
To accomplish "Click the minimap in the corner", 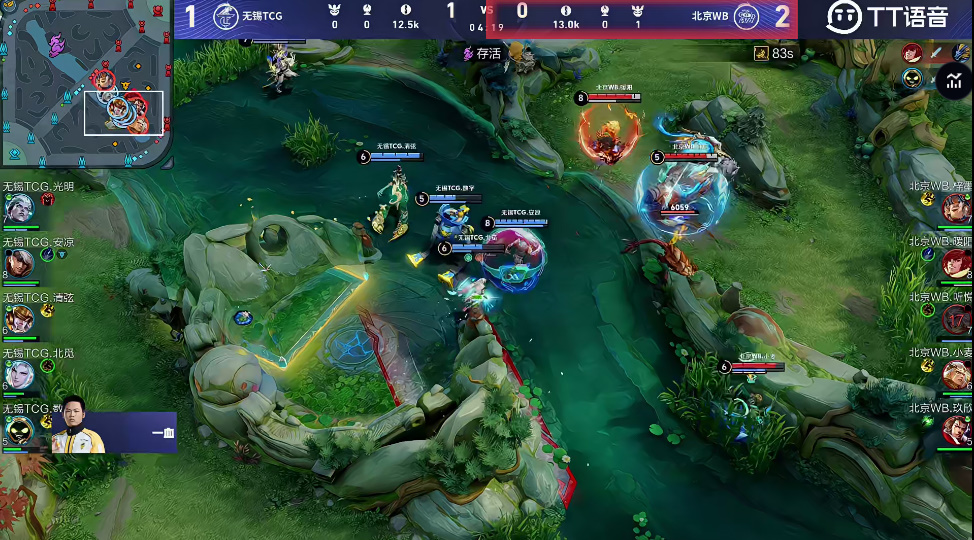I will 86,84.
